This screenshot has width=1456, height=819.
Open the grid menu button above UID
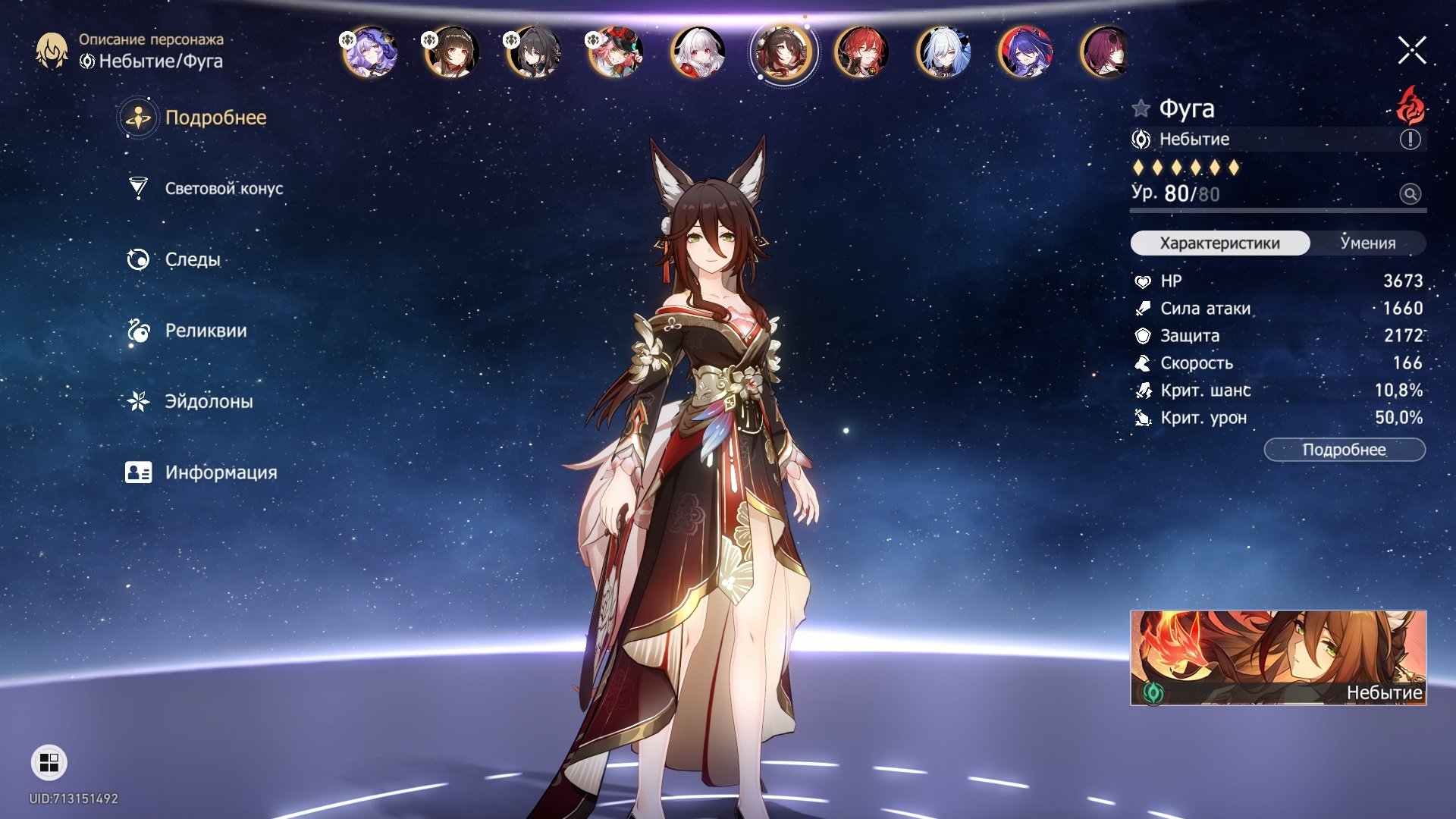(x=49, y=763)
